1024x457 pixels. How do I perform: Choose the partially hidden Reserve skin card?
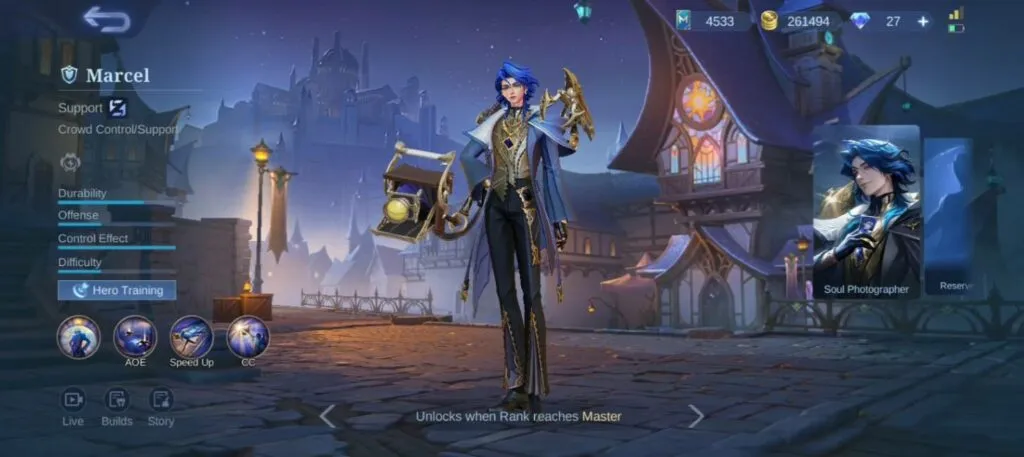point(948,214)
